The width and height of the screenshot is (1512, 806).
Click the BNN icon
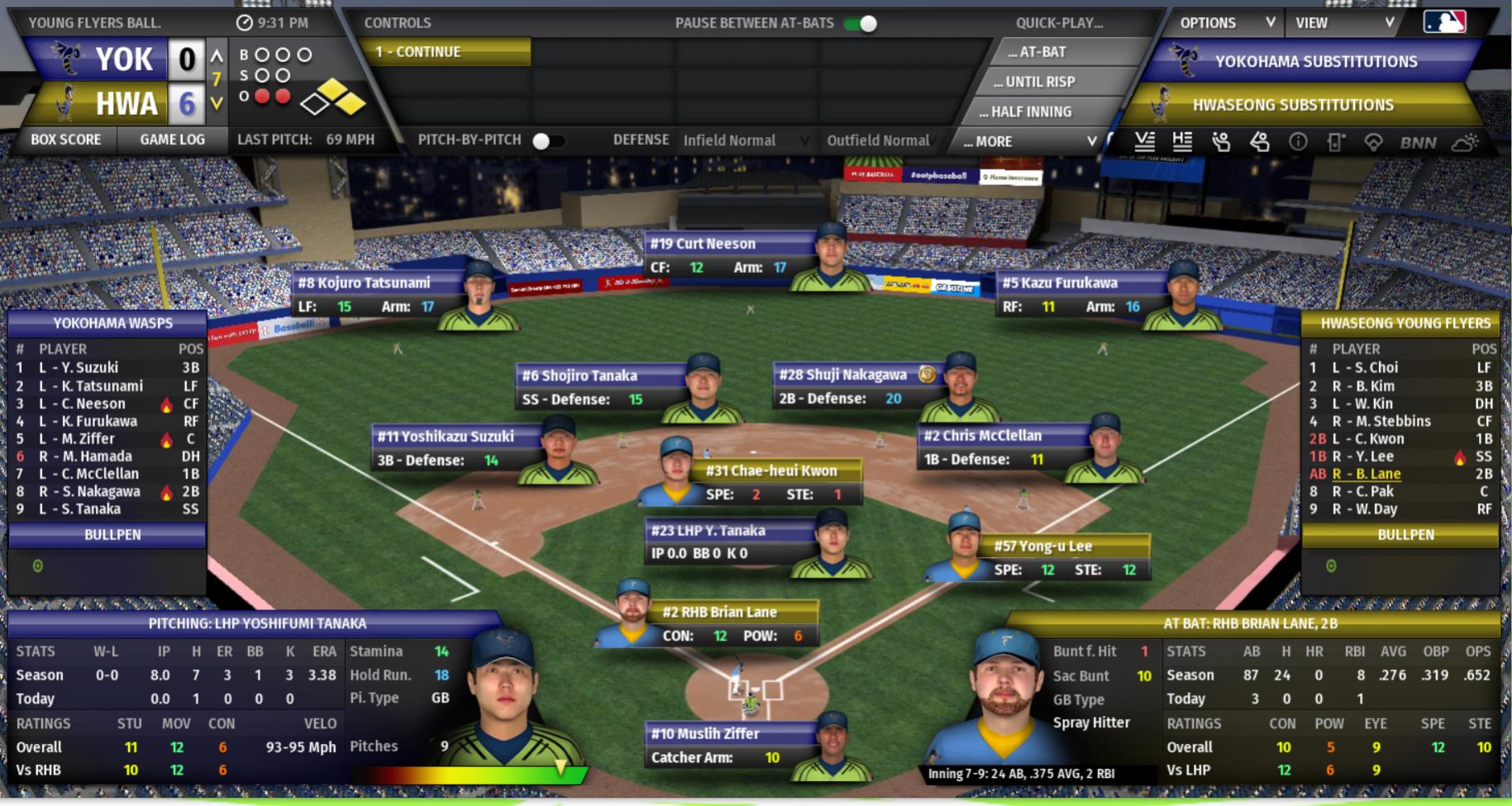(1418, 142)
